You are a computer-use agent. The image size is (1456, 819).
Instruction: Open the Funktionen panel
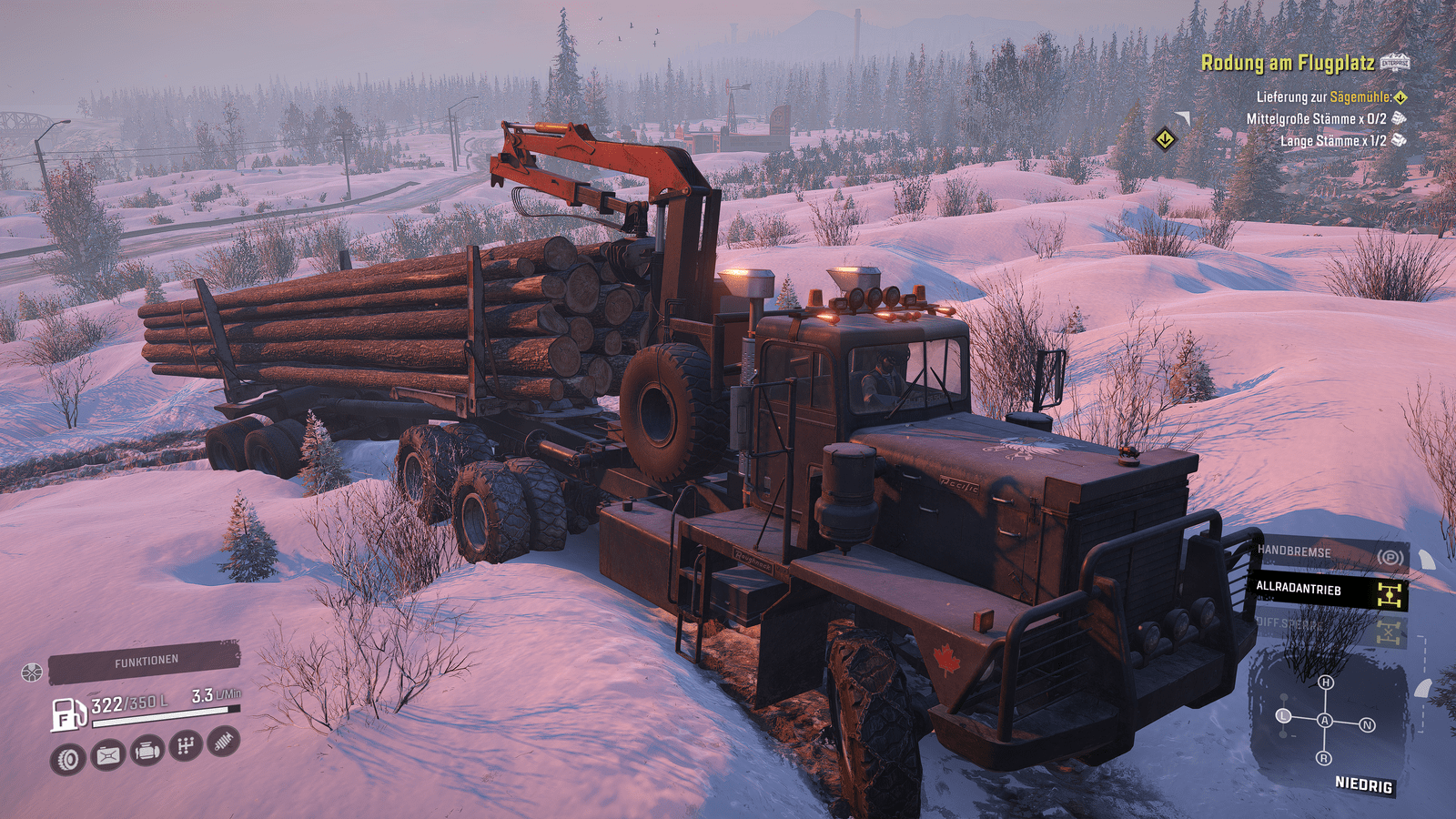(144, 662)
